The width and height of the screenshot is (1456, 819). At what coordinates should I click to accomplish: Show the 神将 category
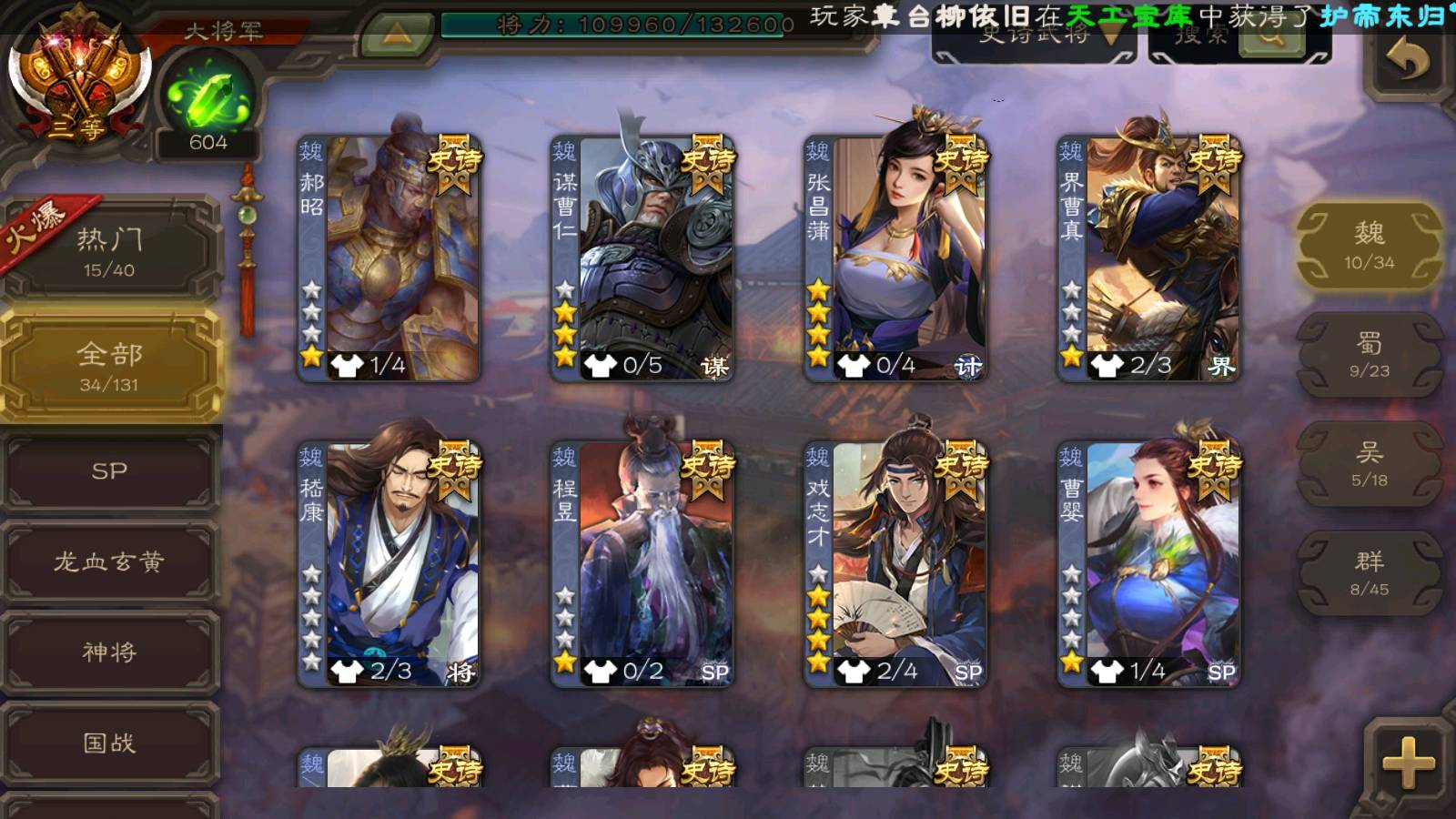109,652
